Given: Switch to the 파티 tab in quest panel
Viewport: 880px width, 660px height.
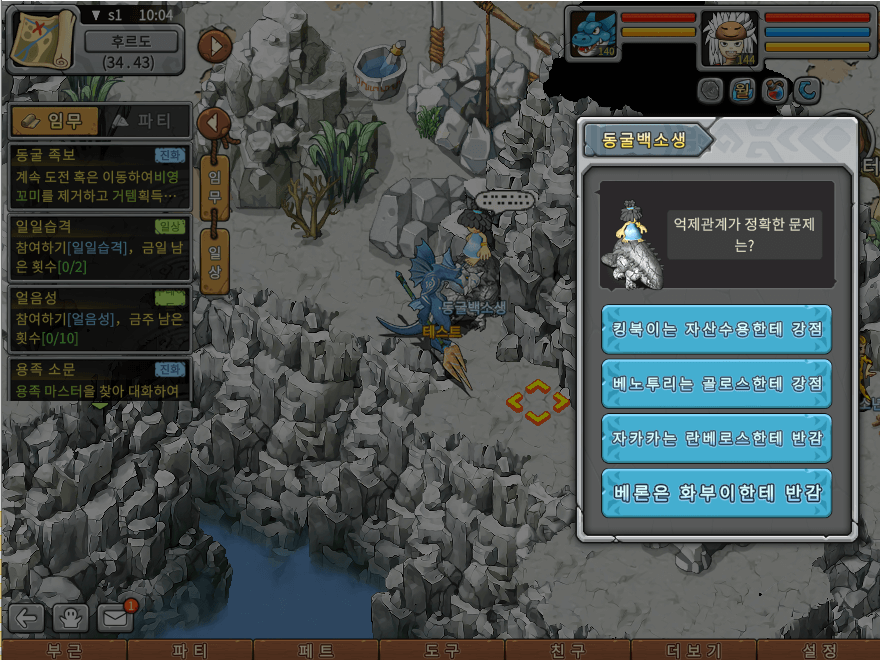Looking at the screenshot, I should 147,122.
